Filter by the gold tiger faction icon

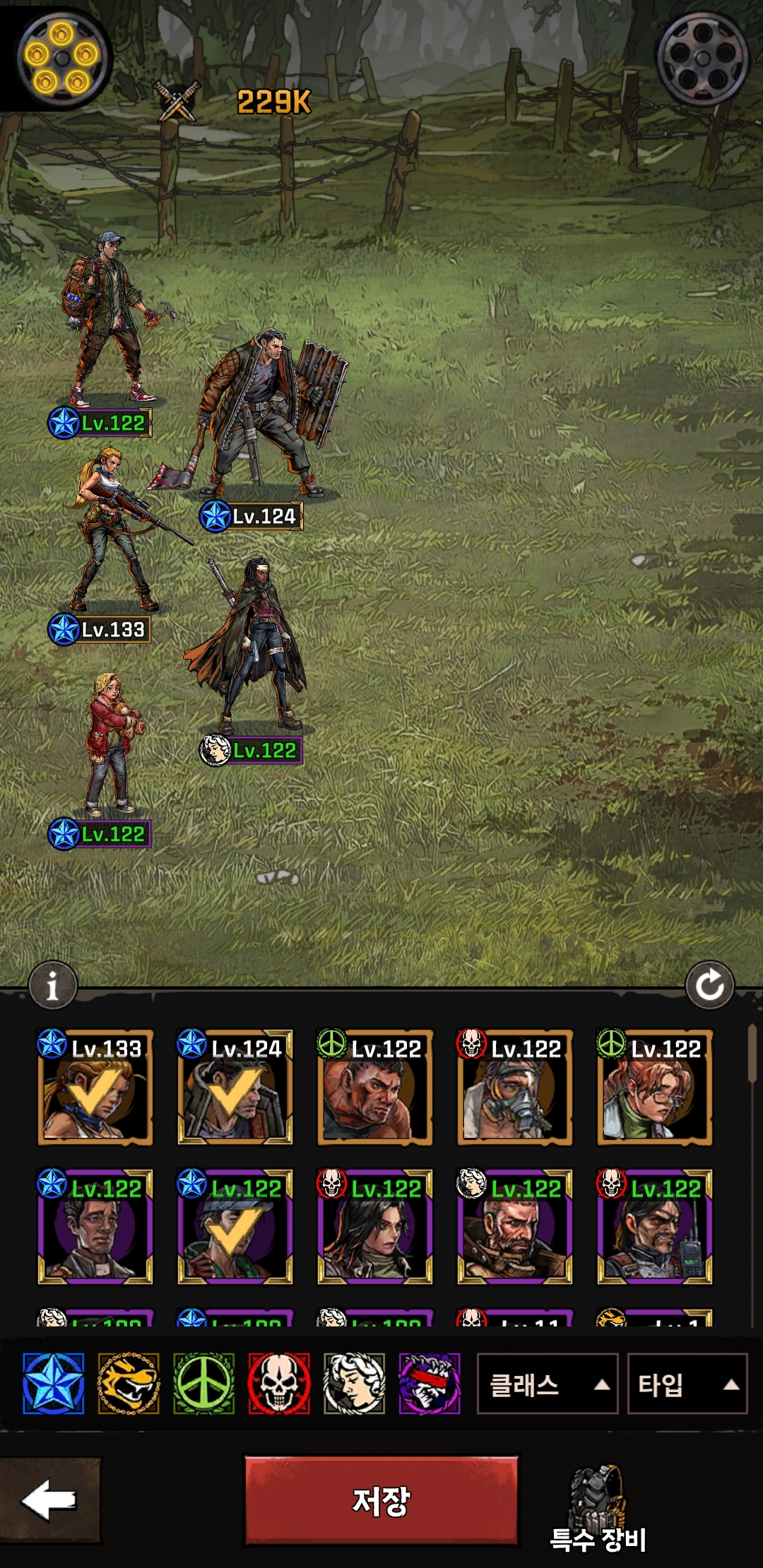click(x=129, y=1384)
